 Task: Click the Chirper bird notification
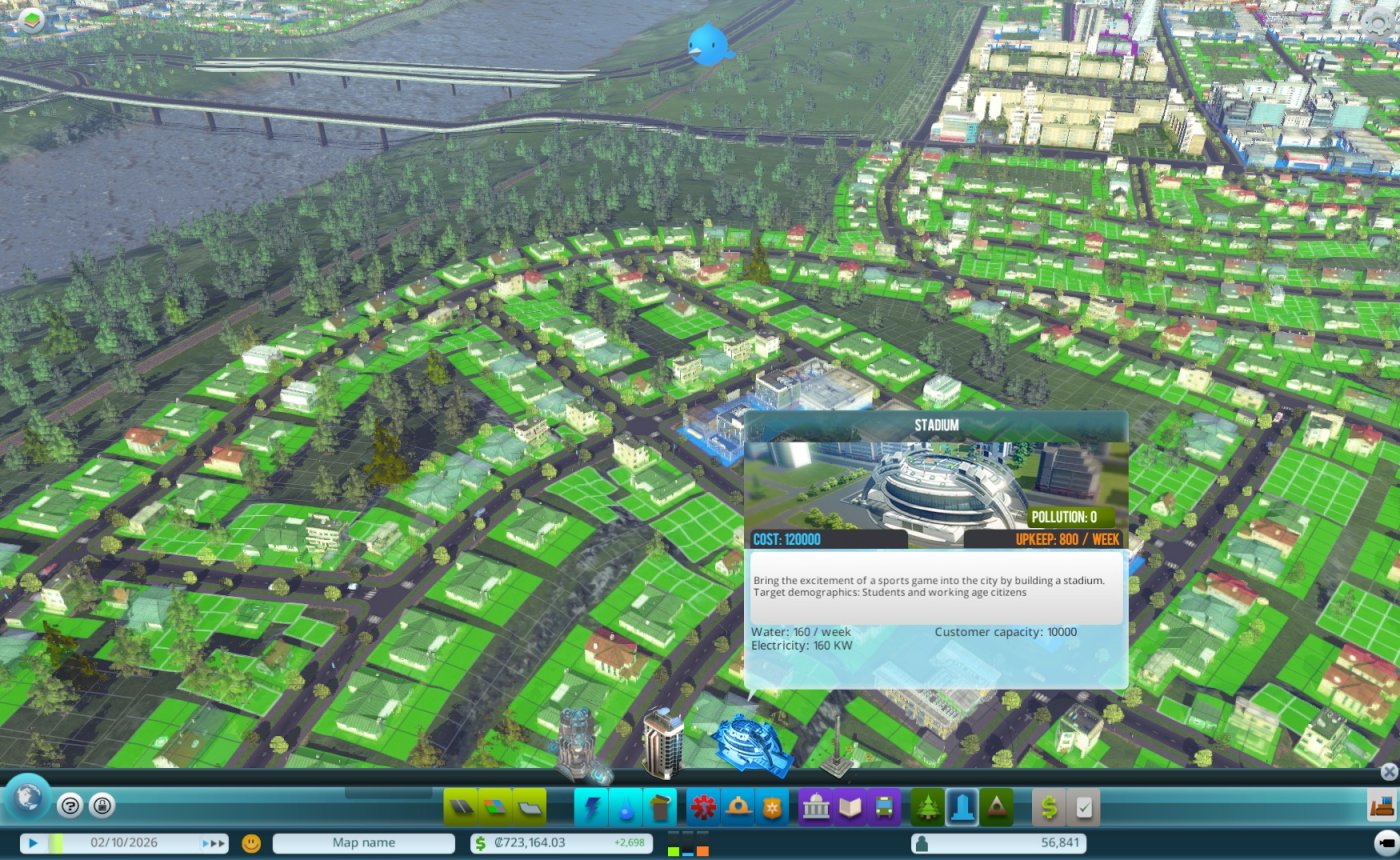pyautogui.click(x=708, y=42)
